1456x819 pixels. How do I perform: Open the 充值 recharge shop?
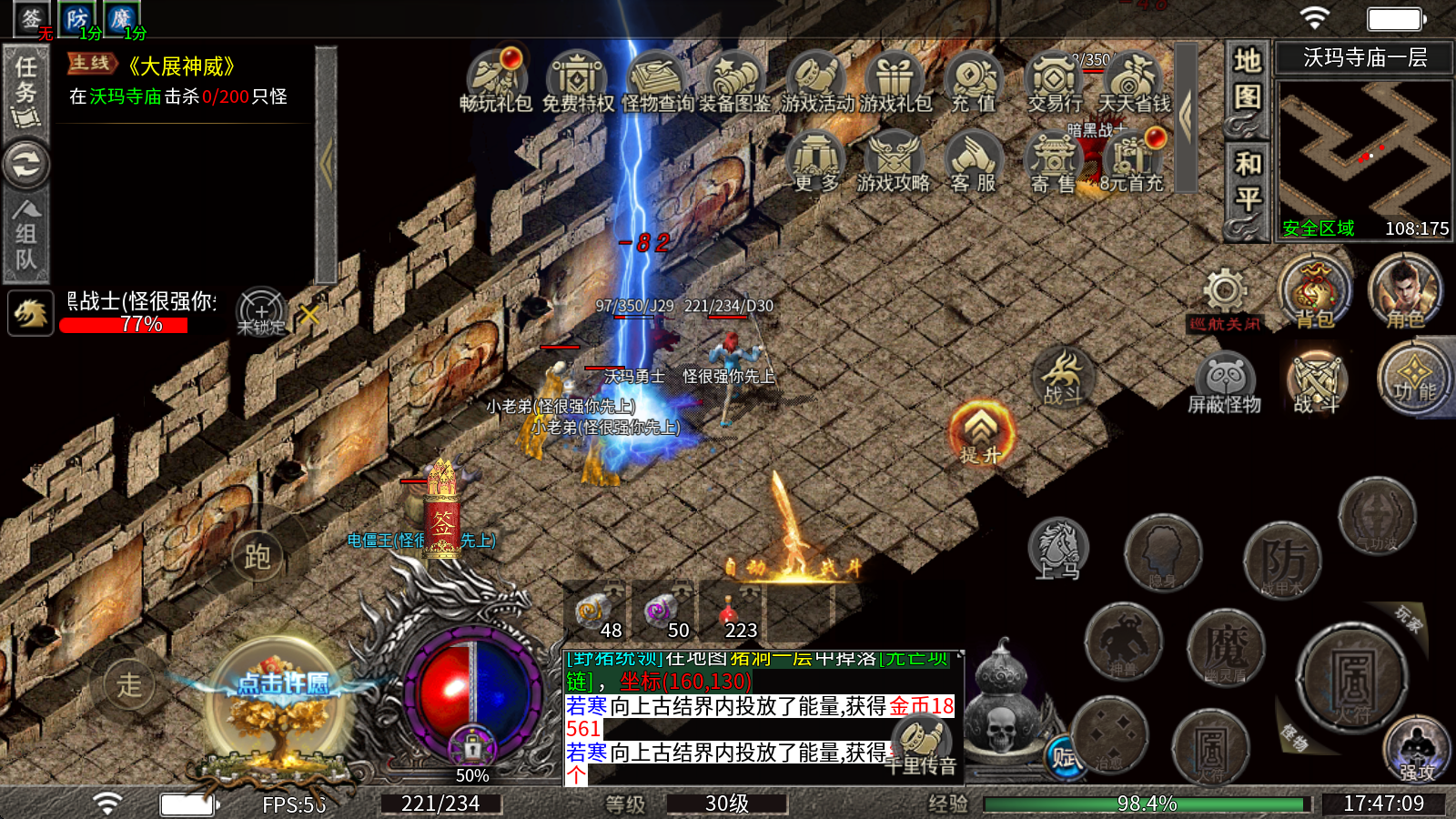pos(974,80)
